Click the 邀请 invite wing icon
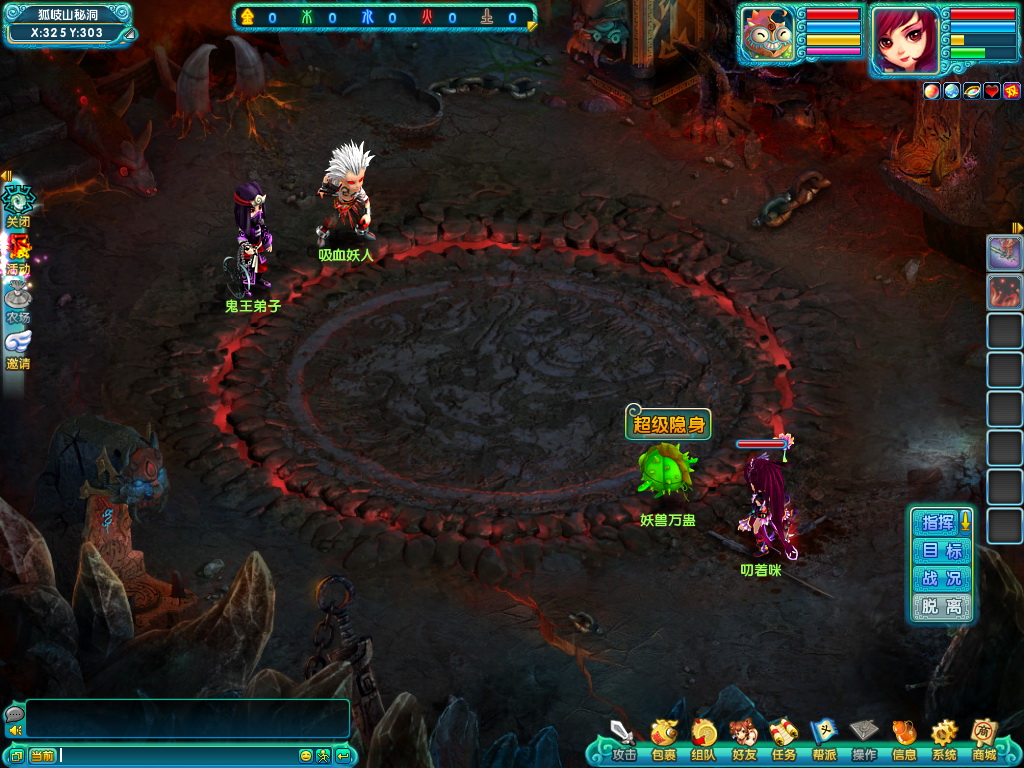This screenshot has width=1024, height=768. pos(18,348)
